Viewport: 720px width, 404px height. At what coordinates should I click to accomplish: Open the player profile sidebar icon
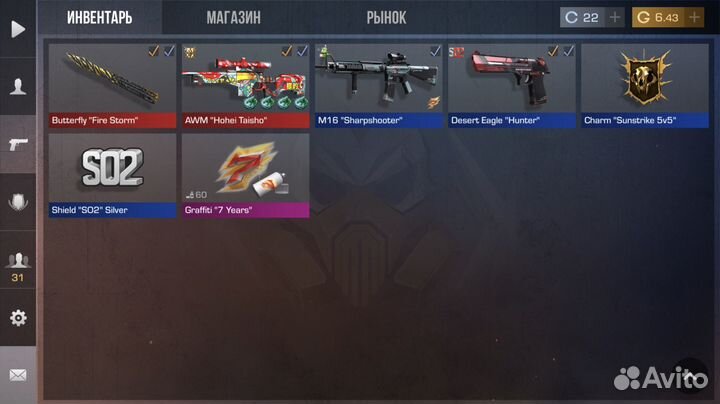(18, 86)
